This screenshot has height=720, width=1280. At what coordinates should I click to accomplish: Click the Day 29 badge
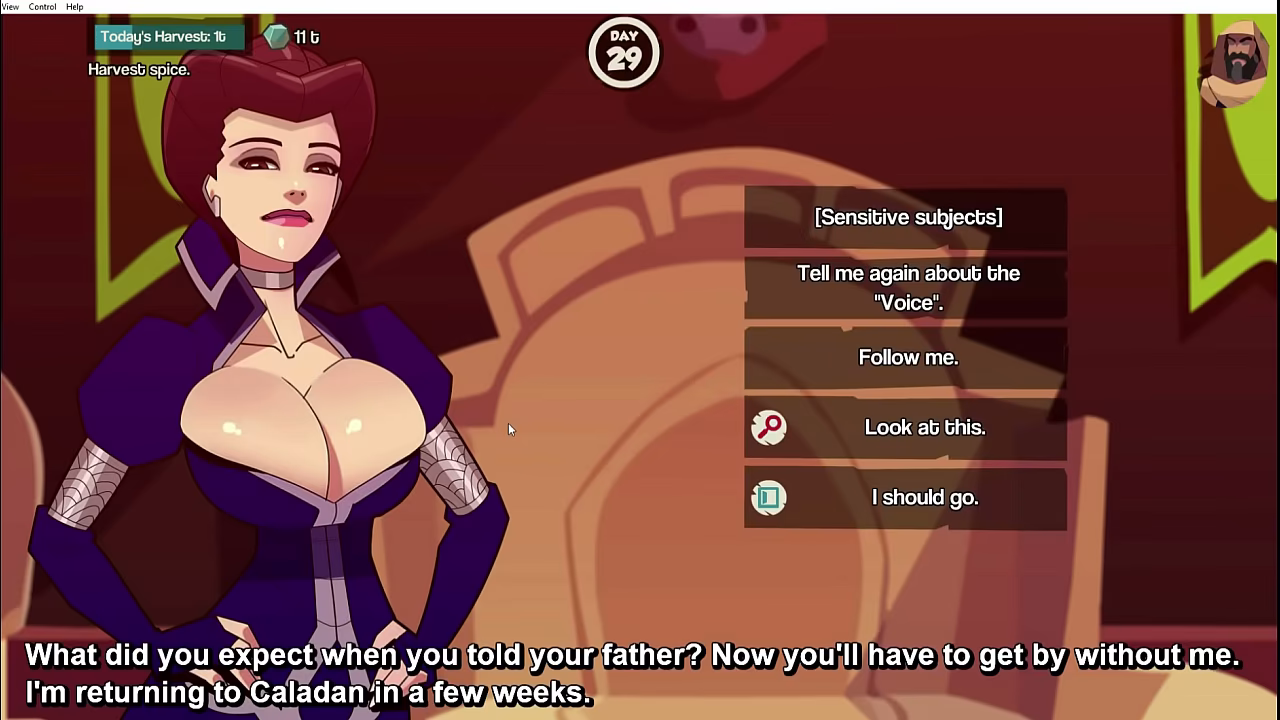click(x=624, y=52)
